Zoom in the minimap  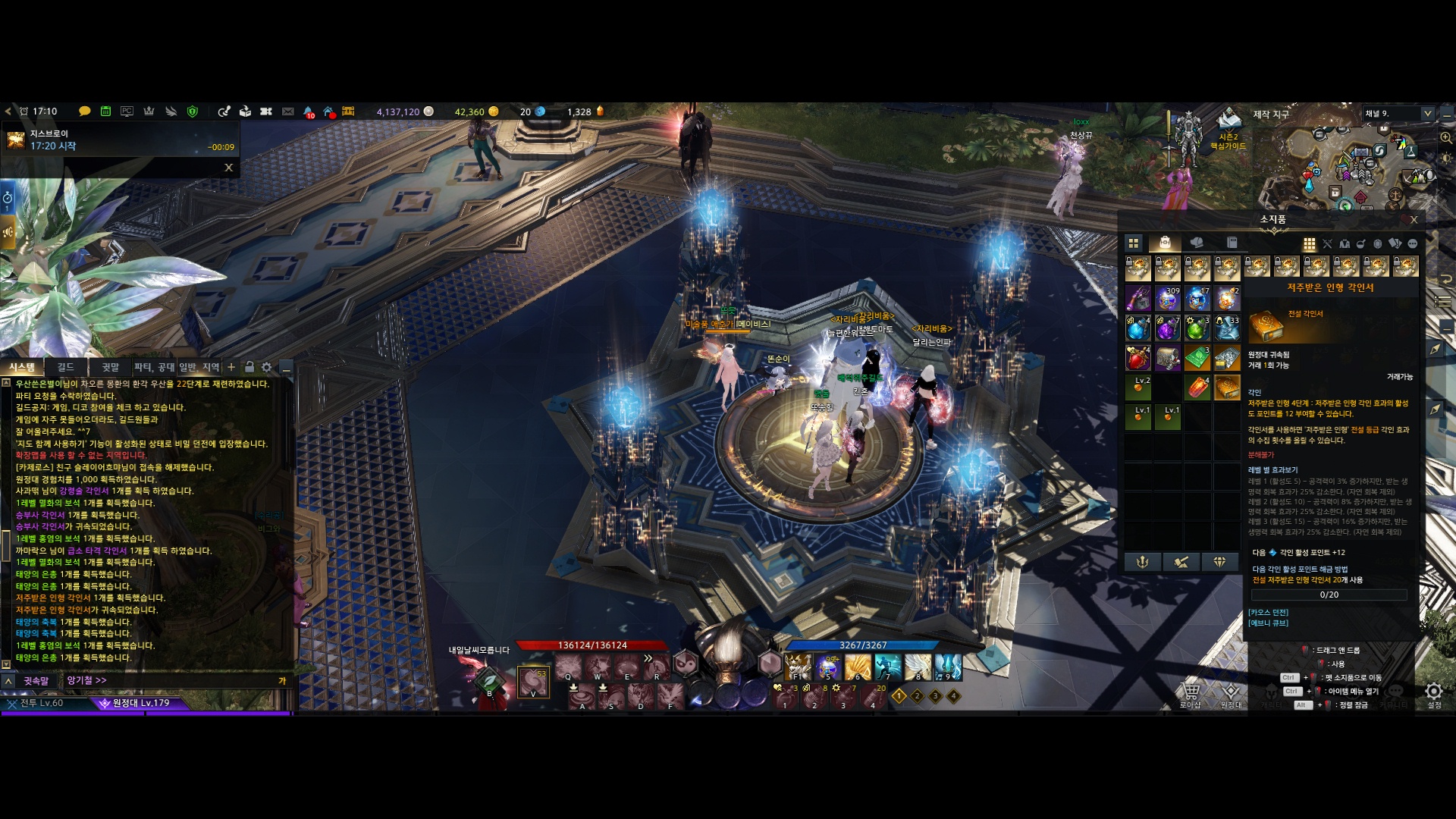(1446, 137)
